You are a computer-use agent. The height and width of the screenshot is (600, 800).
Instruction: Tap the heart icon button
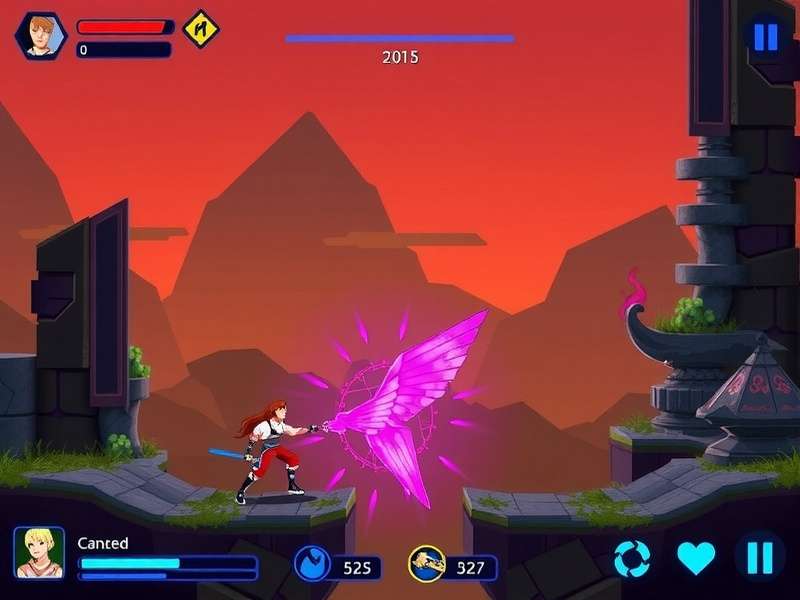696,557
